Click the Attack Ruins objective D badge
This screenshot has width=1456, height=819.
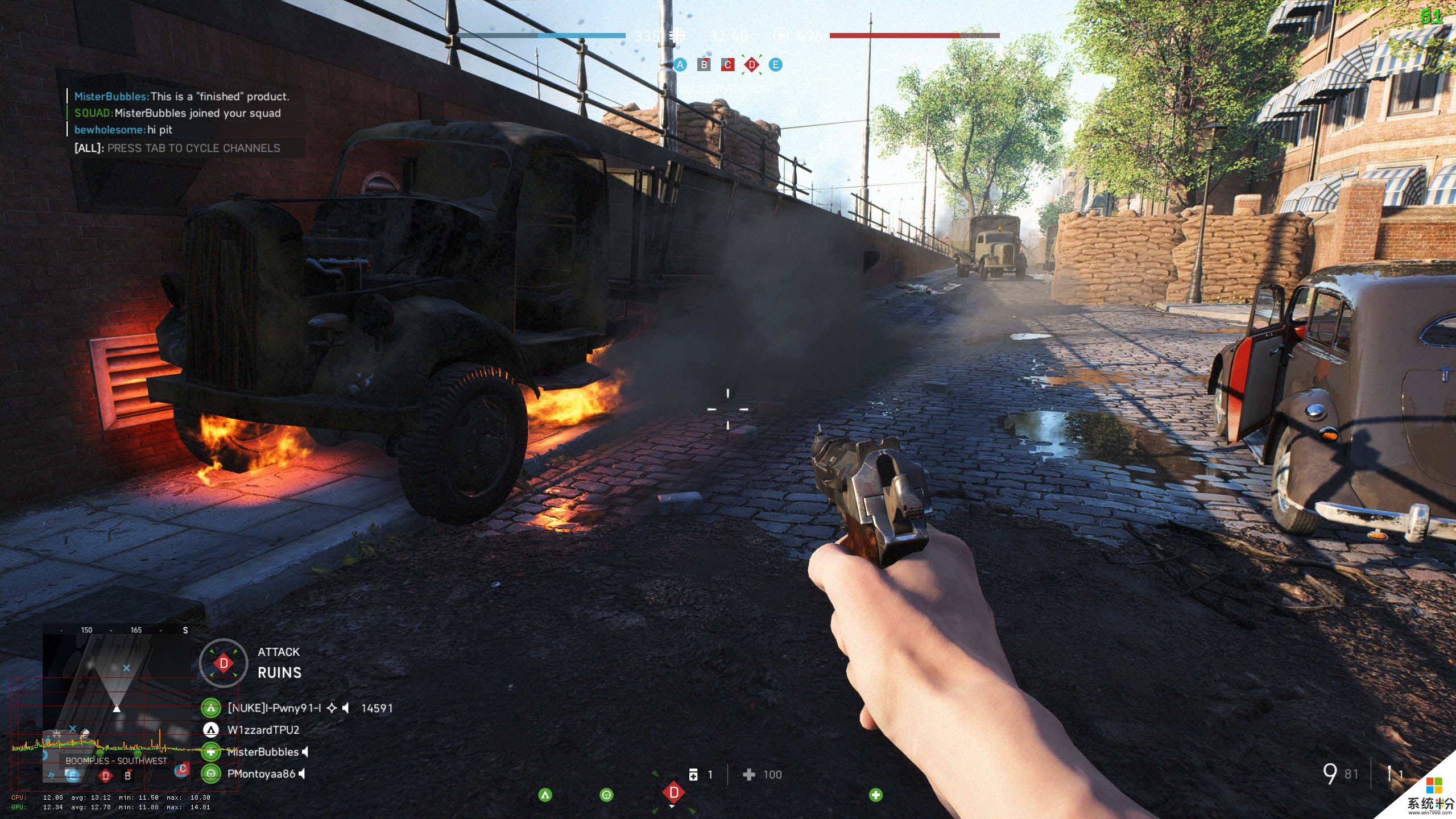click(x=224, y=663)
